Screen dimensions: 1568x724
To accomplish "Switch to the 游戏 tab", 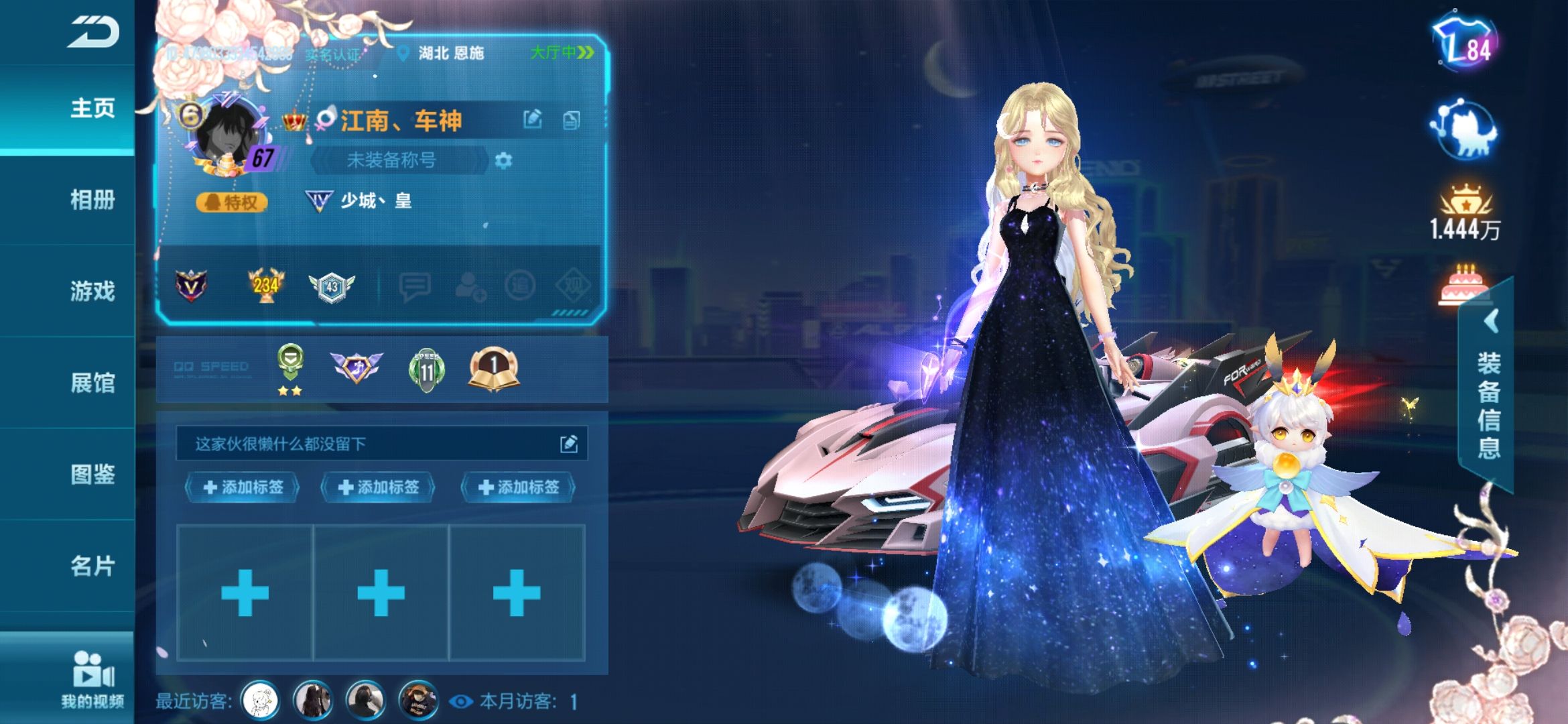I will coord(92,292).
